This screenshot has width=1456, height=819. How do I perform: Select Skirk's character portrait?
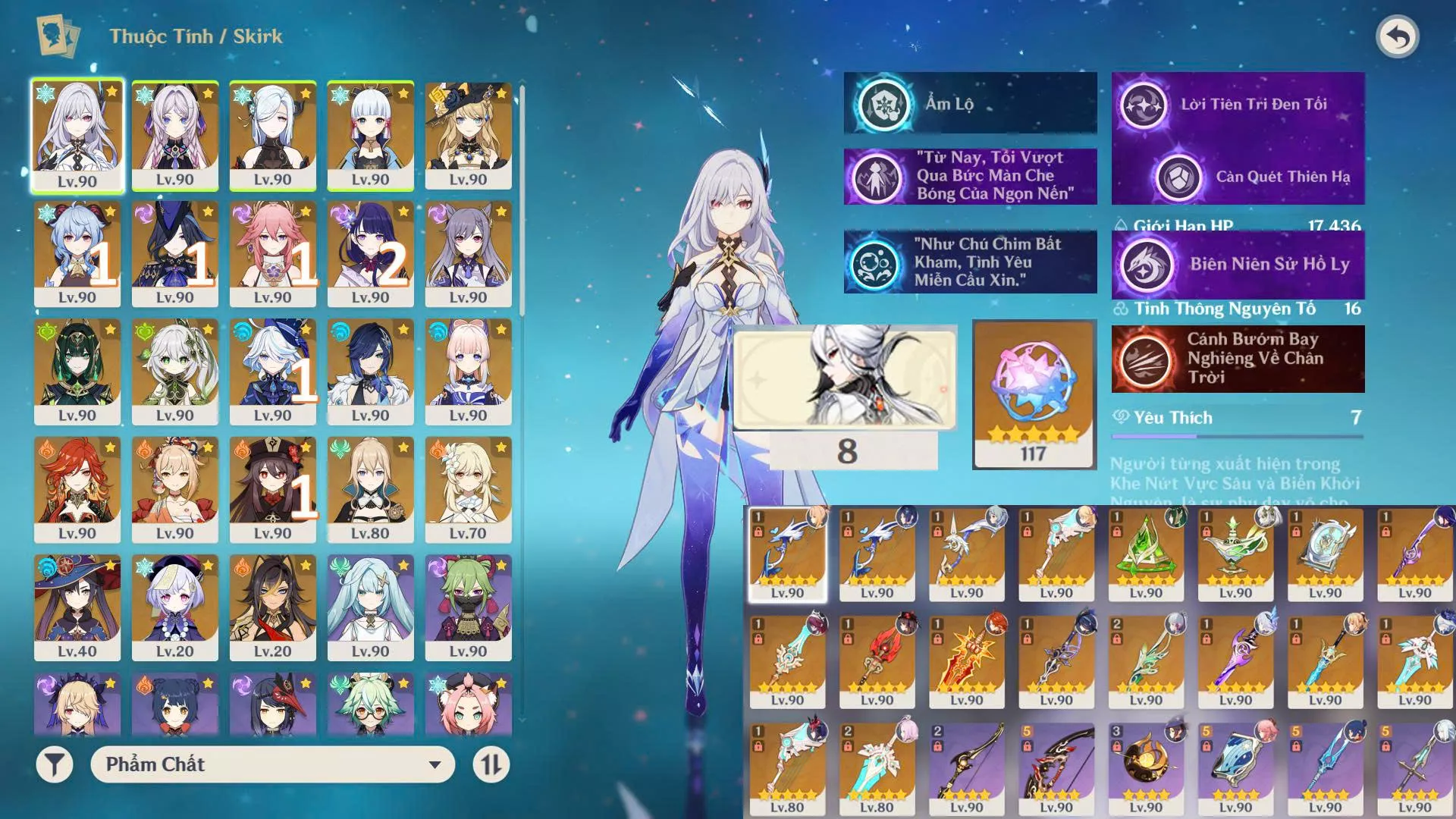pos(77,136)
